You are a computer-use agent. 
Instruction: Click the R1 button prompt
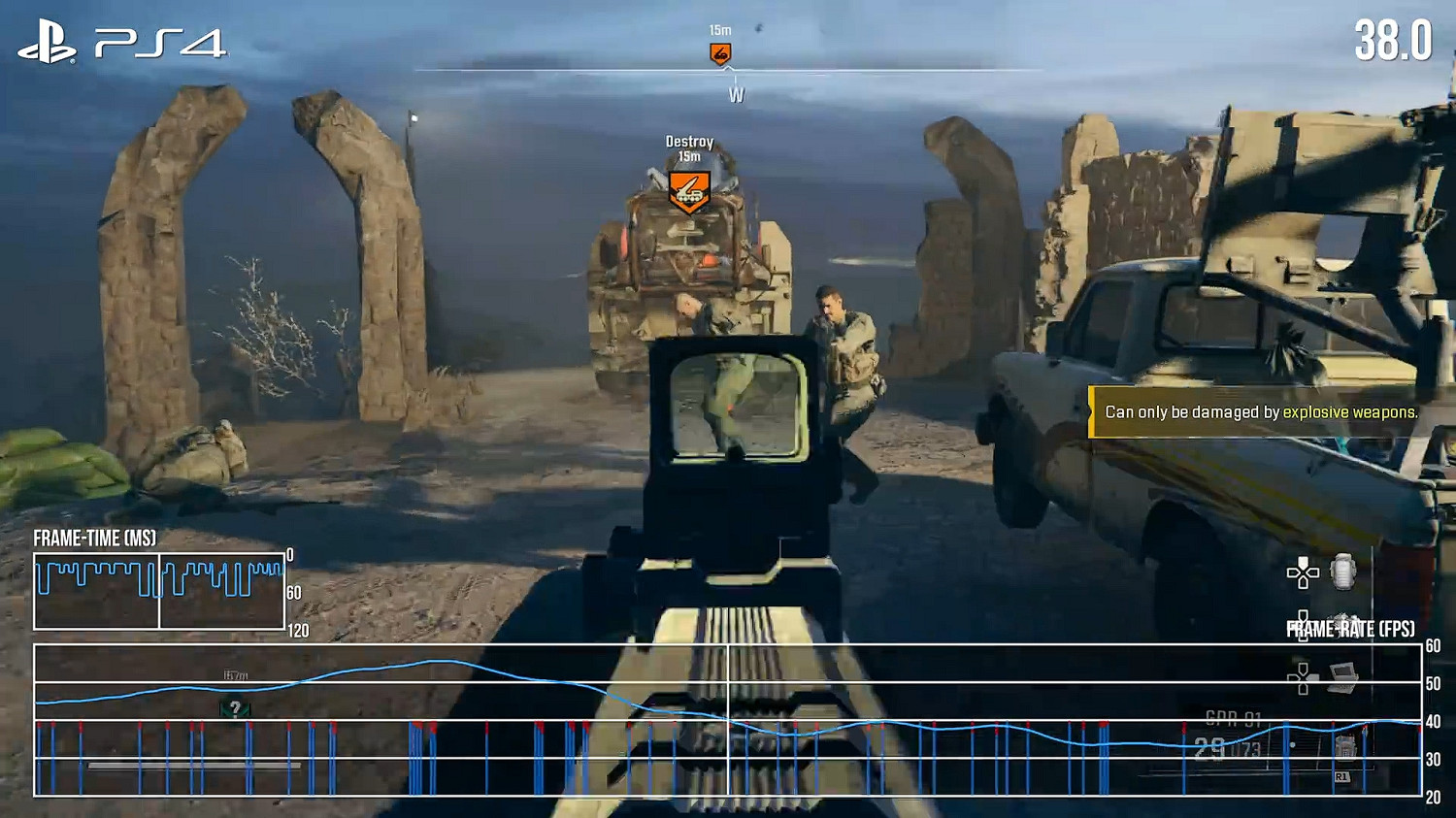point(1341,776)
